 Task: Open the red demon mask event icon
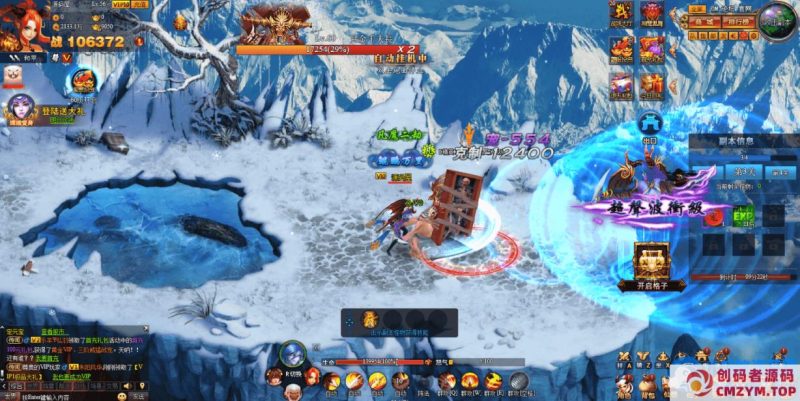652,12
